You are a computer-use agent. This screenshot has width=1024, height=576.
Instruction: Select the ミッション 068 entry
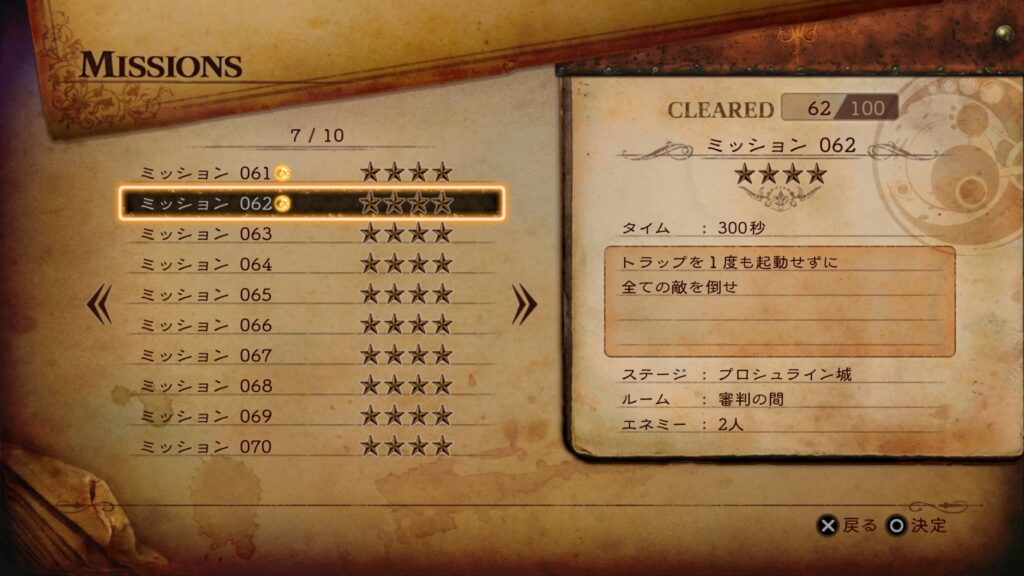click(x=310, y=385)
